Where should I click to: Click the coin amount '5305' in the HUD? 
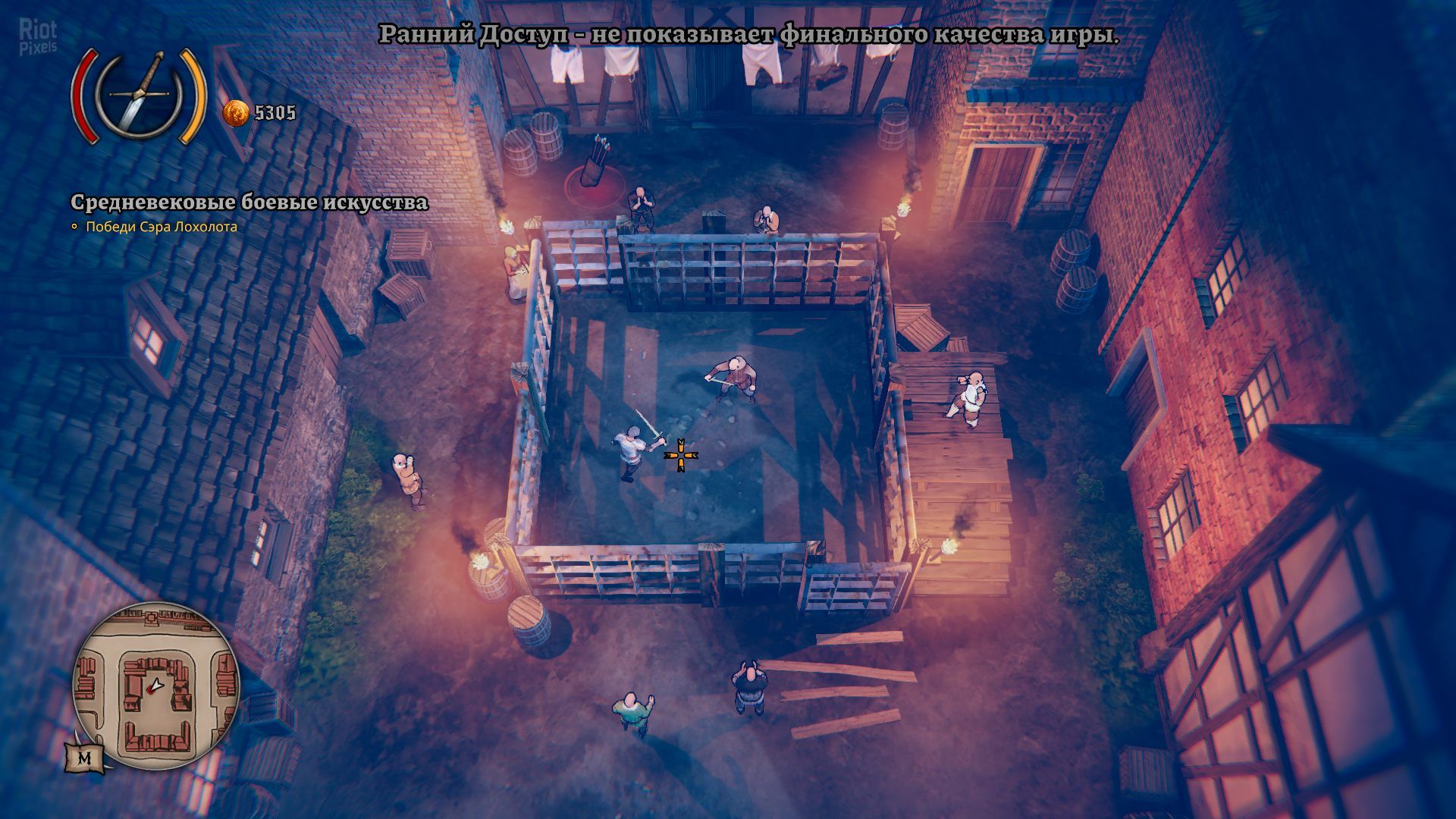[275, 112]
